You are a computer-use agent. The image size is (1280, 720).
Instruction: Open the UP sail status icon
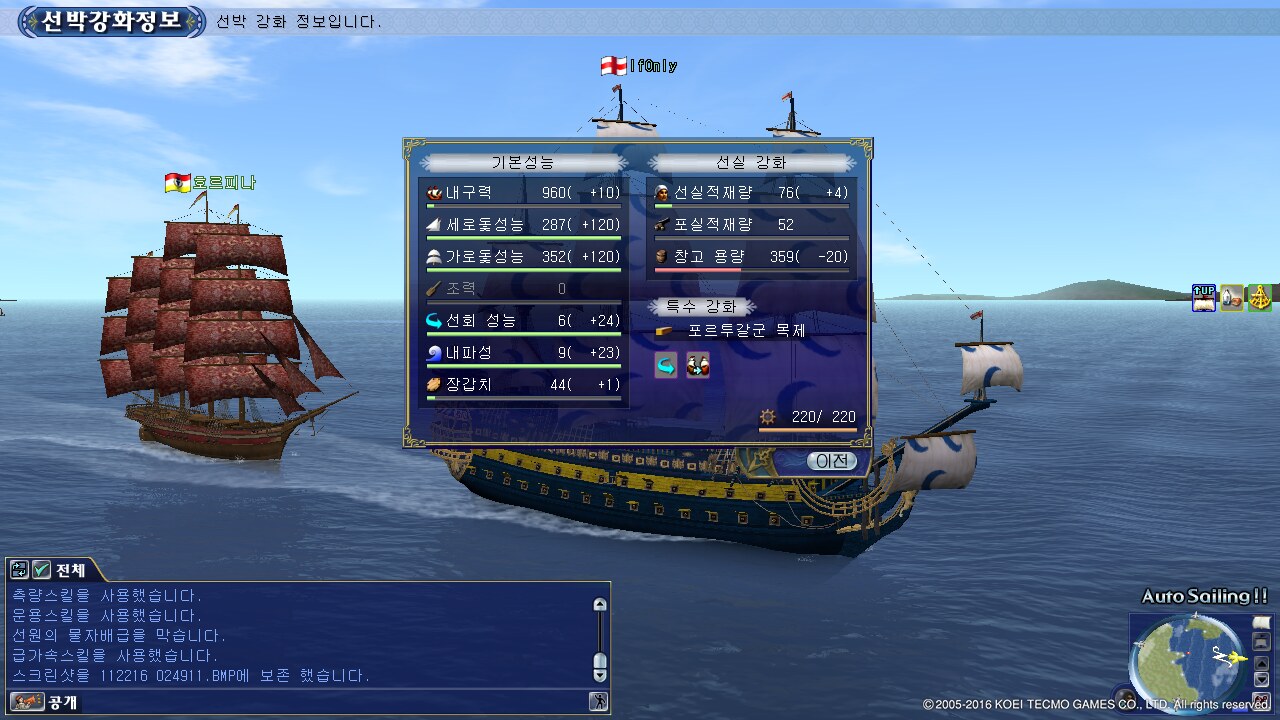pyautogui.click(x=1203, y=298)
